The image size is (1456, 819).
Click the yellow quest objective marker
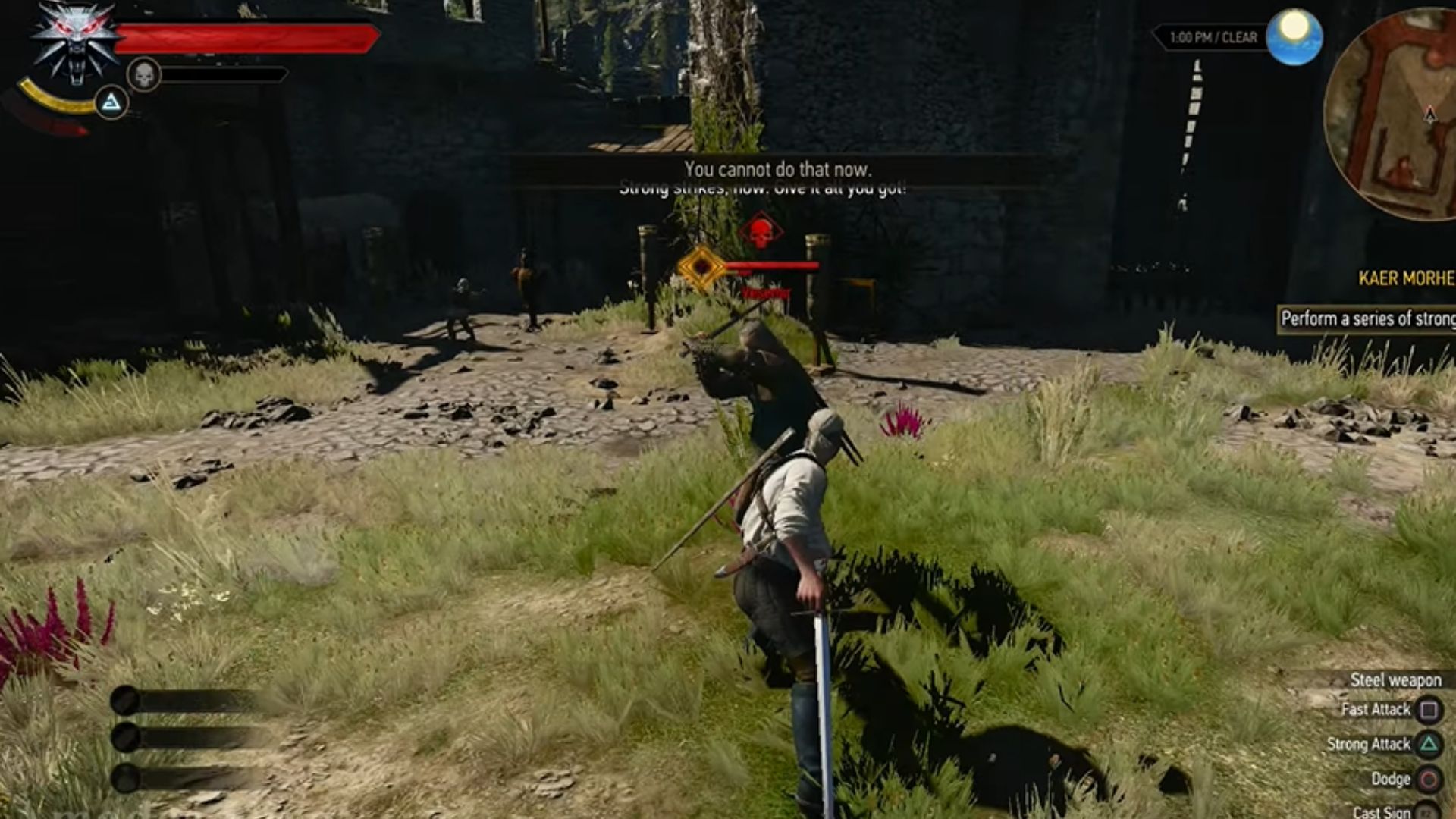[701, 265]
